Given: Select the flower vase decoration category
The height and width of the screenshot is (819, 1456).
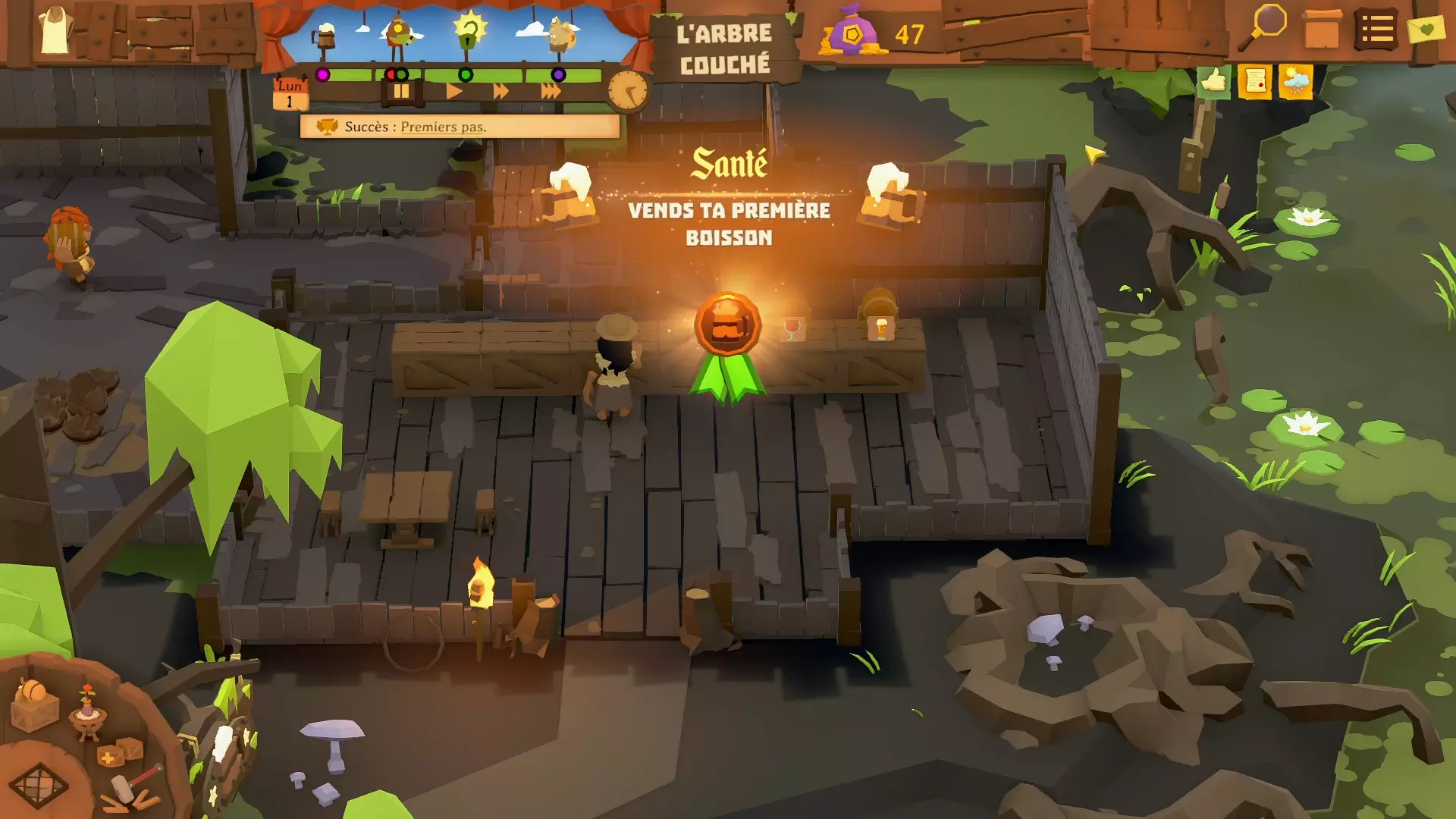Looking at the screenshot, I should [88, 713].
